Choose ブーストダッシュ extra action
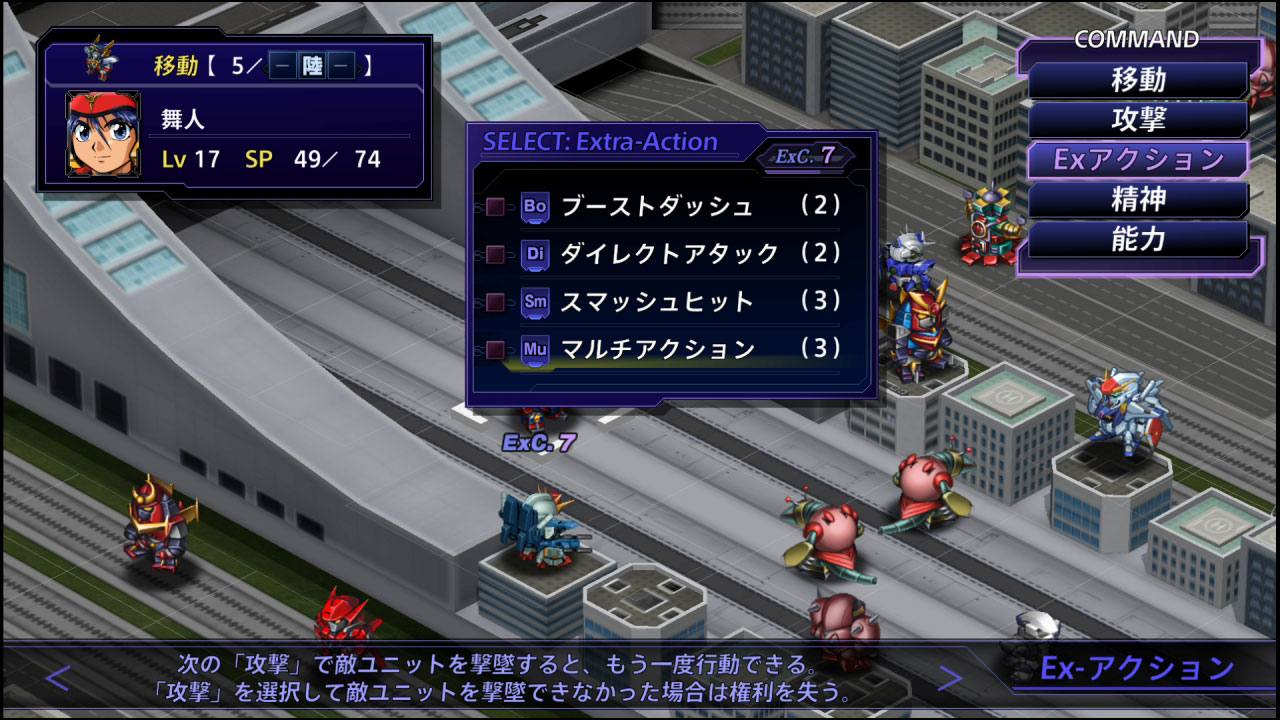Viewport: 1280px width, 720px height. point(656,207)
